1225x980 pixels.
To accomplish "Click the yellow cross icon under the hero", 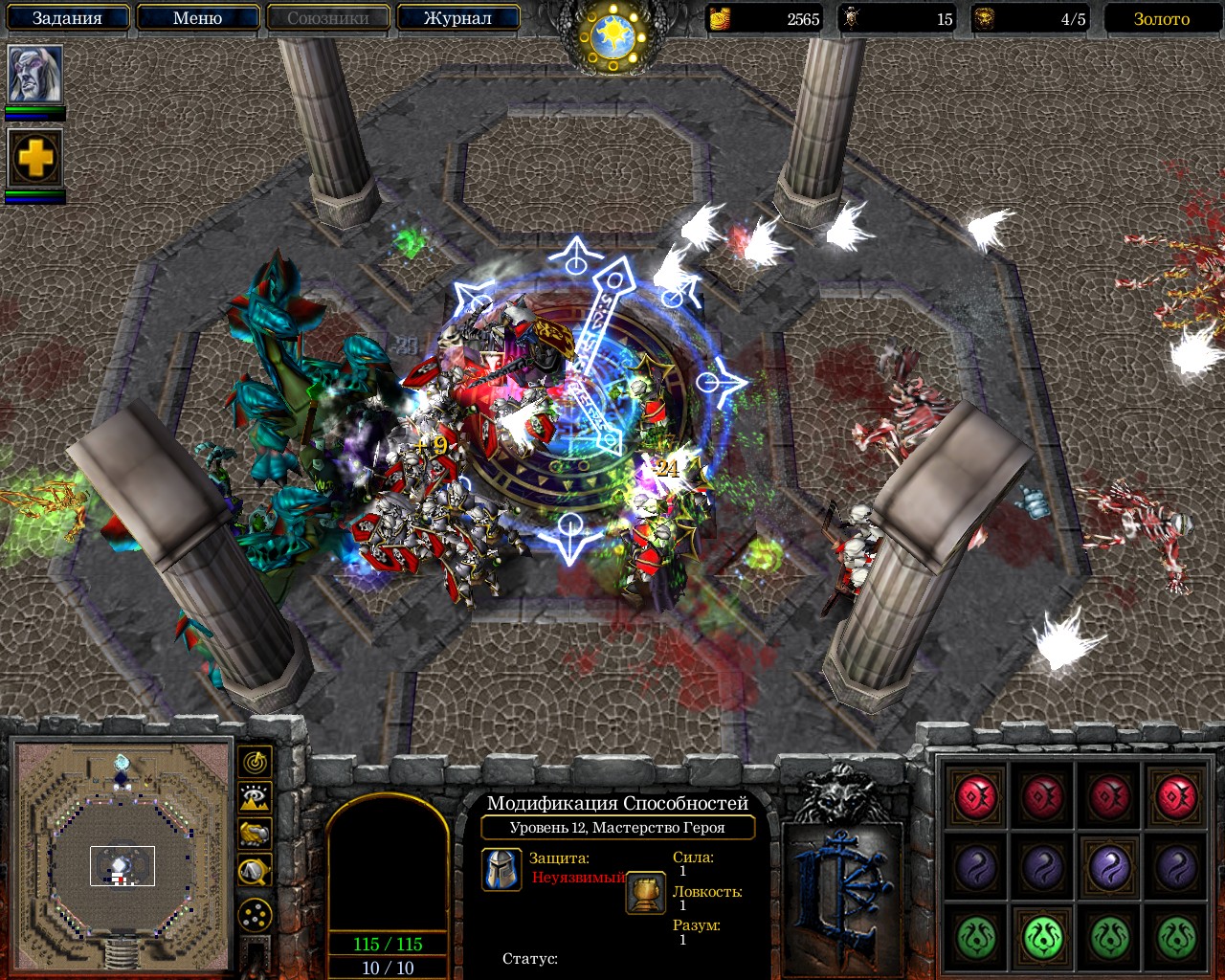I will (35, 158).
